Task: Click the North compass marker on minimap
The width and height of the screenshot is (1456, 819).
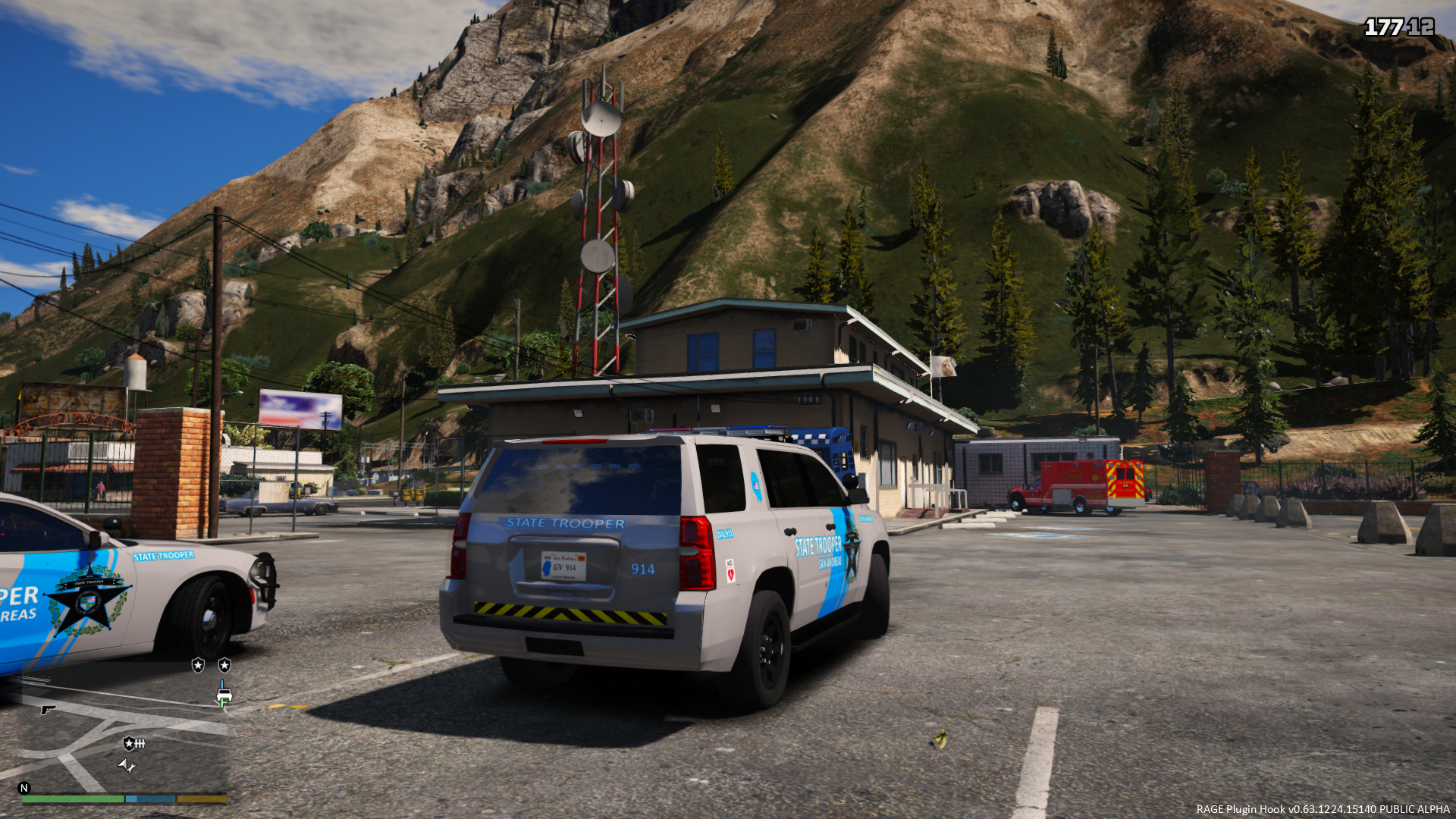Action: click(x=24, y=788)
